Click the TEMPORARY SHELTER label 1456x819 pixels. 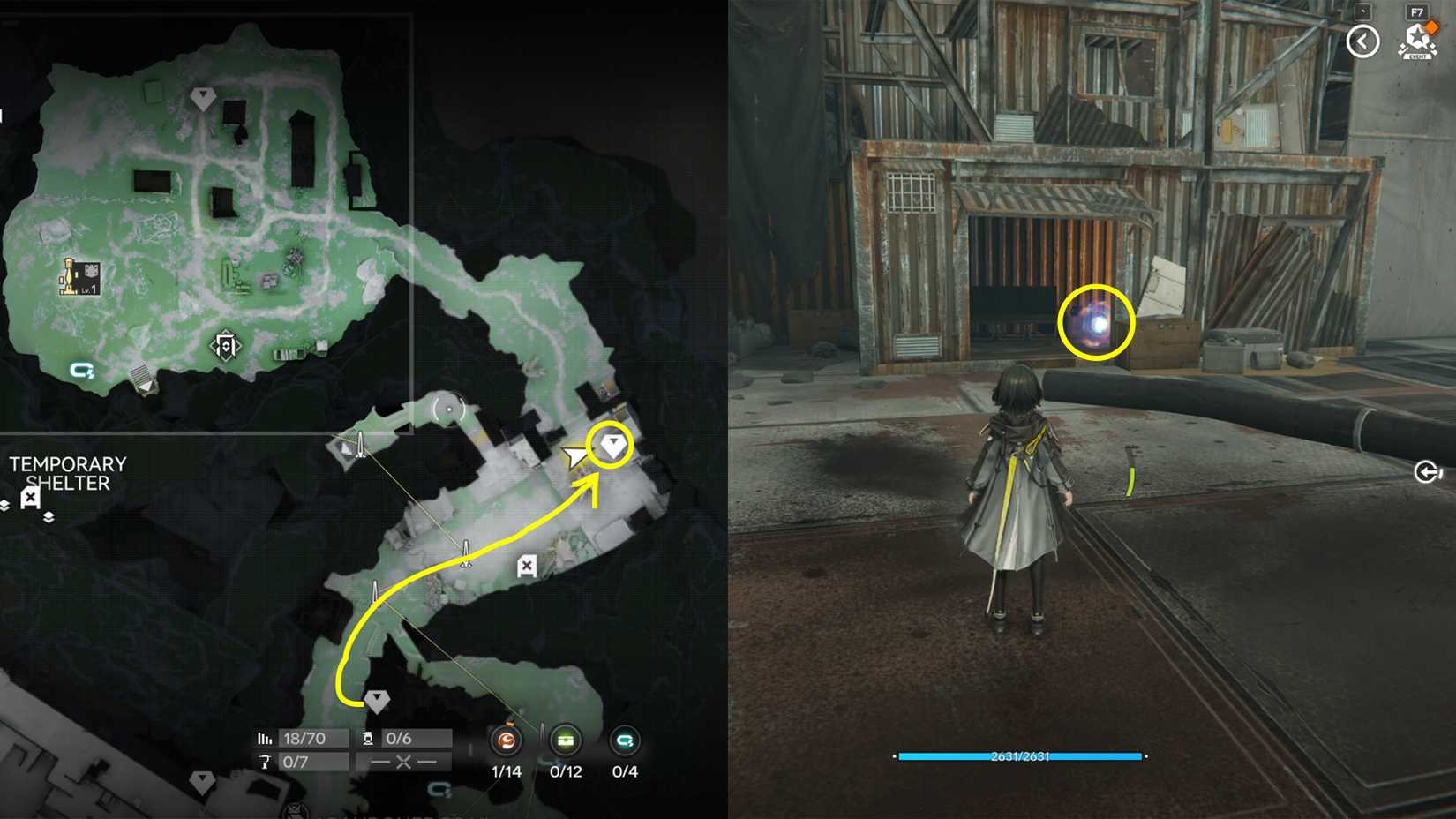(x=68, y=474)
